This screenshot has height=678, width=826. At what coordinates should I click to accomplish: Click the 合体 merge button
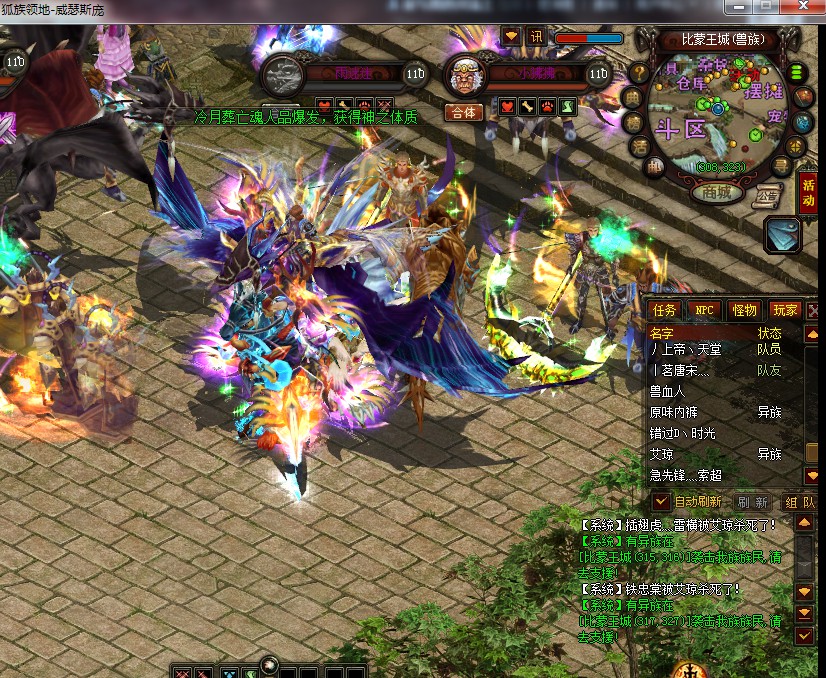coord(464,112)
